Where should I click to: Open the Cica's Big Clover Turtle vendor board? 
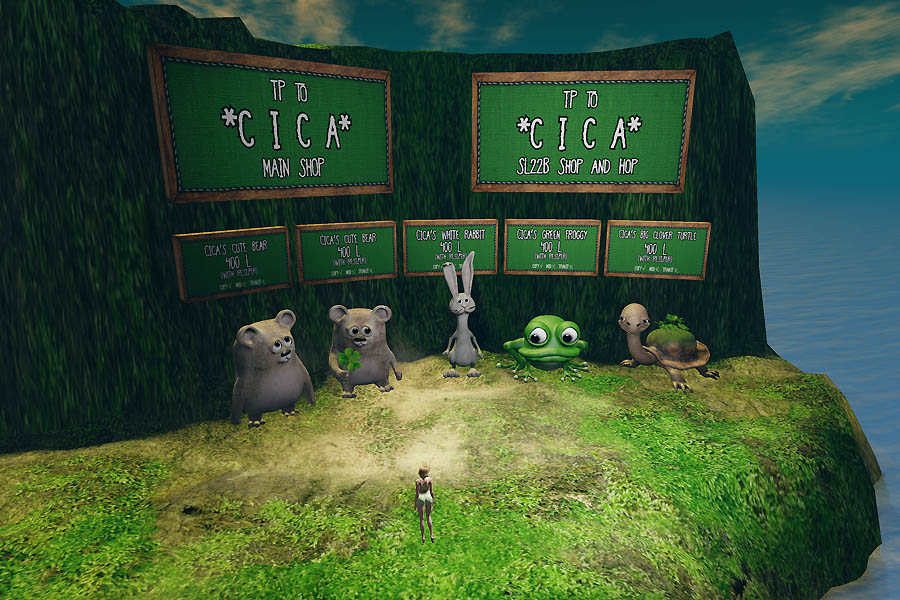click(x=657, y=249)
